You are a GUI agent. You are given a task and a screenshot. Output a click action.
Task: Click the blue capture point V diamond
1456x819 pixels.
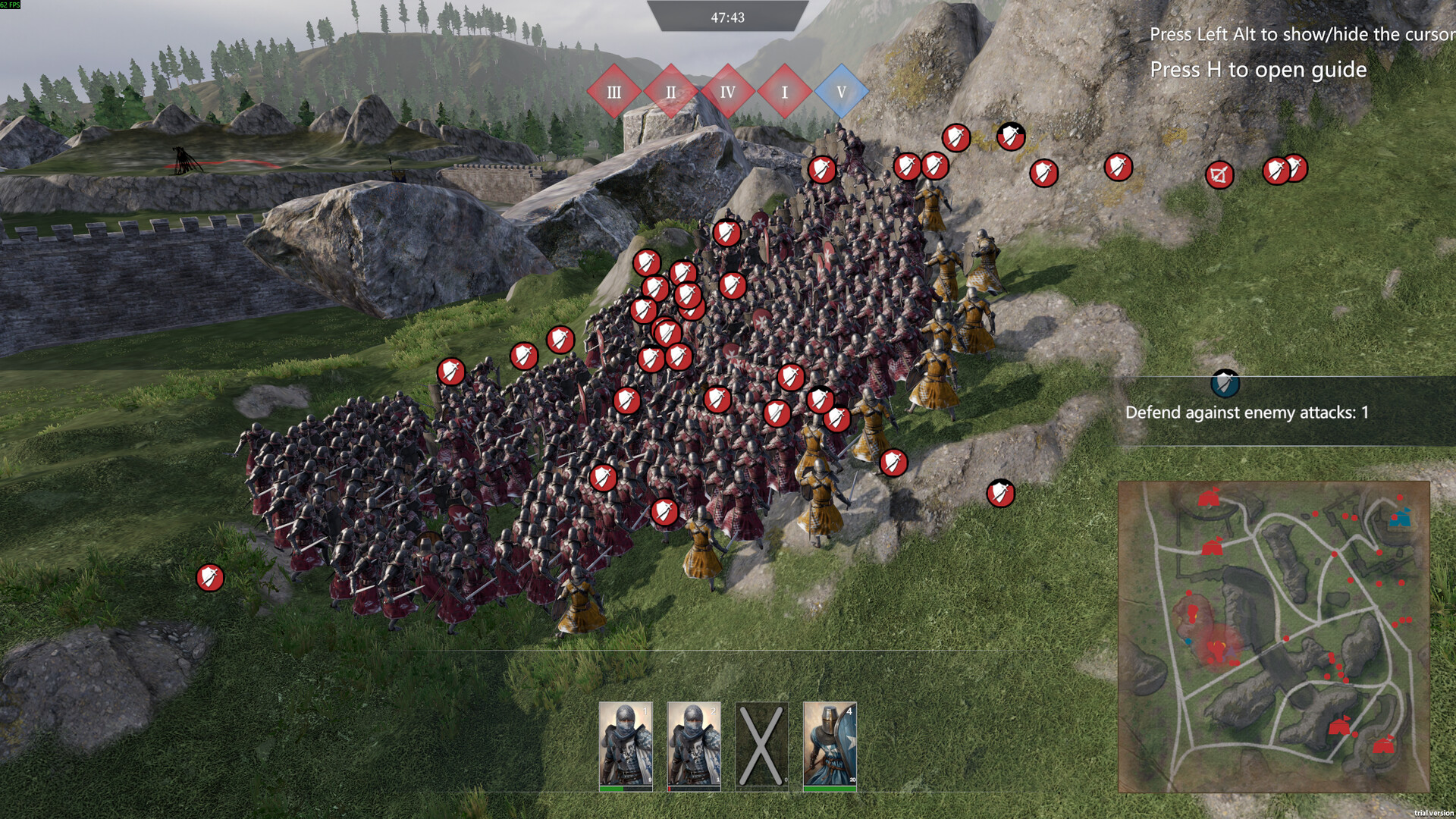point(841,92)
